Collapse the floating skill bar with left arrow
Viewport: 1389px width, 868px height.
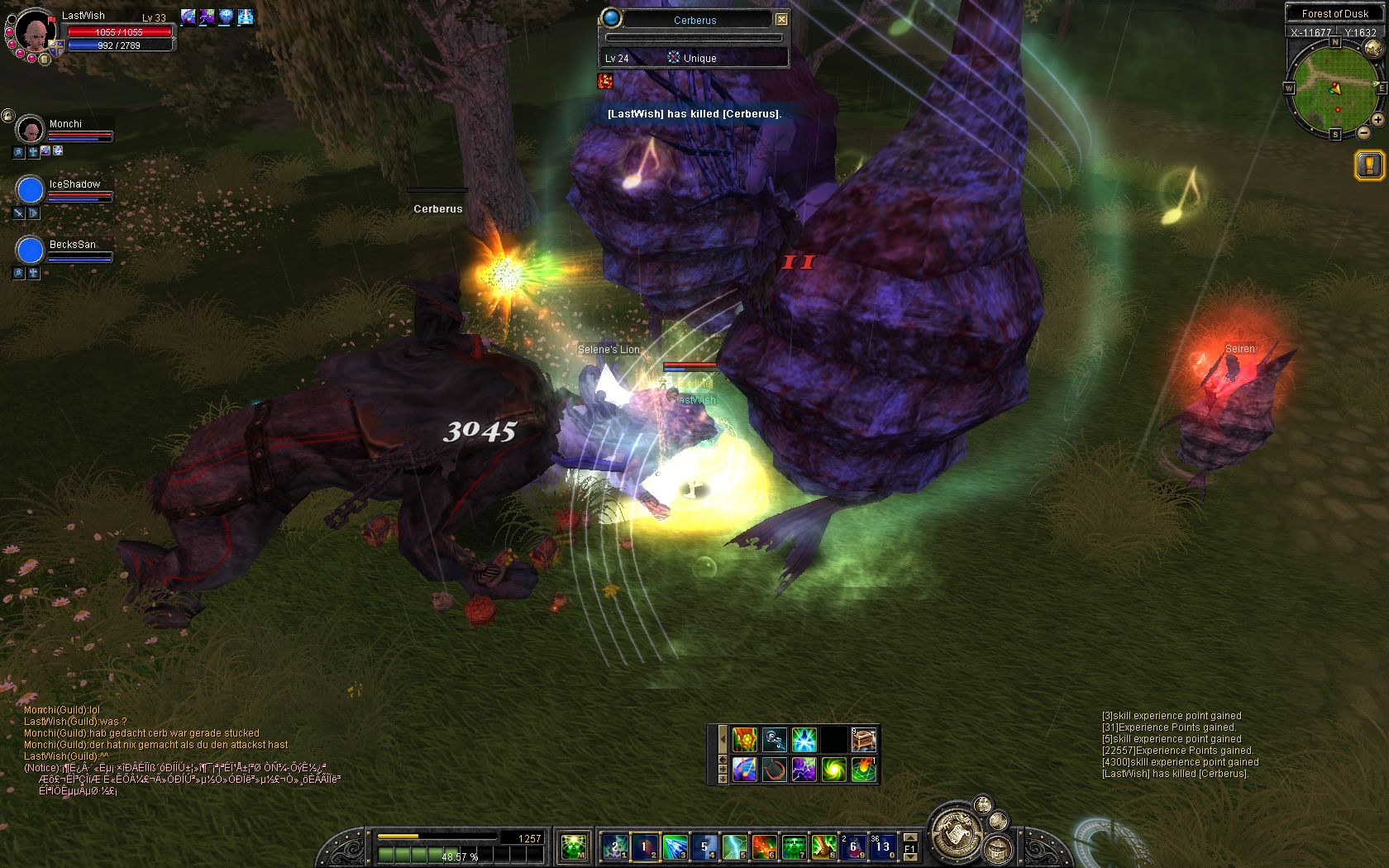(x=723, y=738)
